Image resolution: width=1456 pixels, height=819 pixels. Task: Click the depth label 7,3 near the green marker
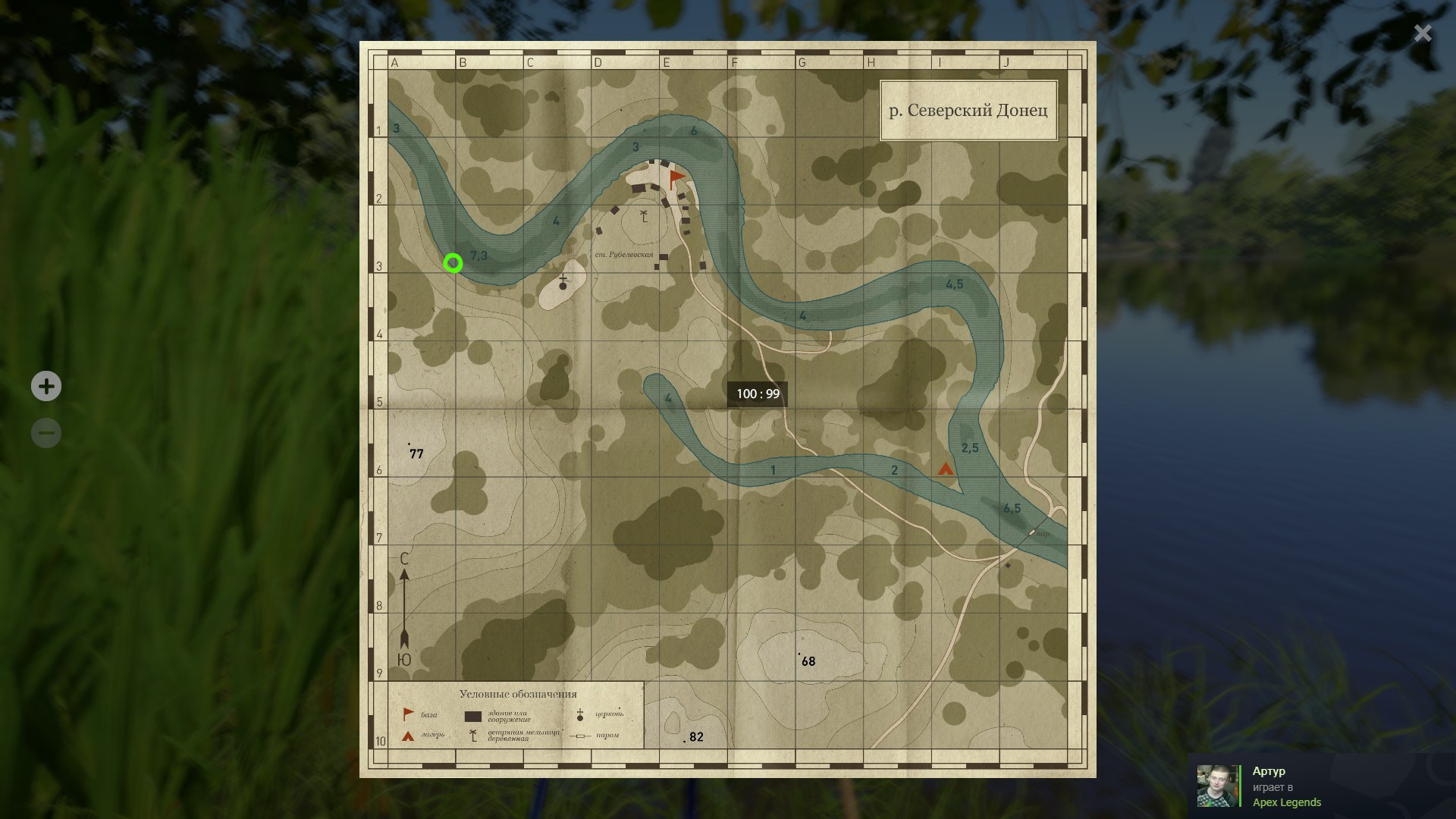[480, 255]
